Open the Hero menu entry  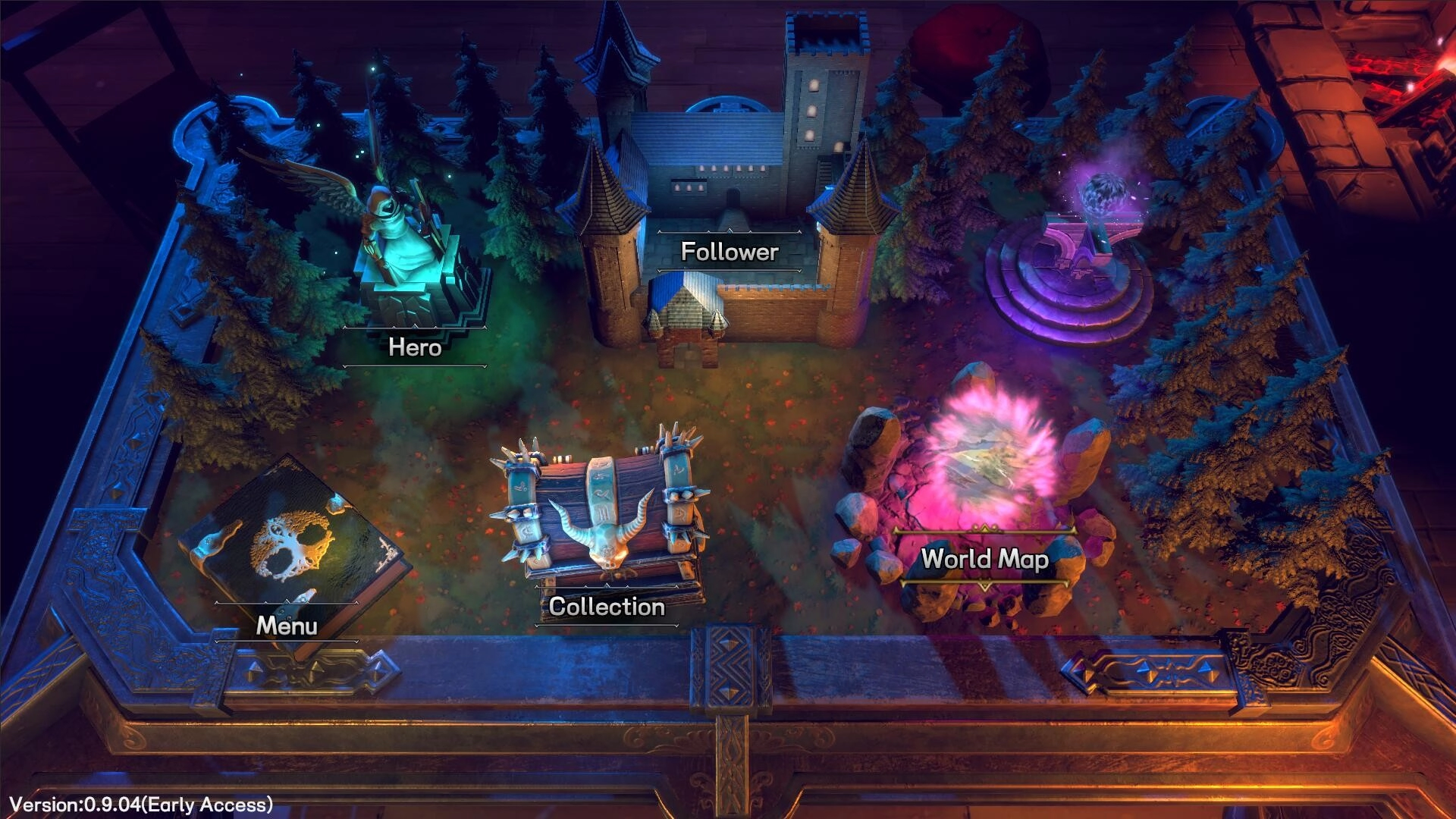click(415, 347)
